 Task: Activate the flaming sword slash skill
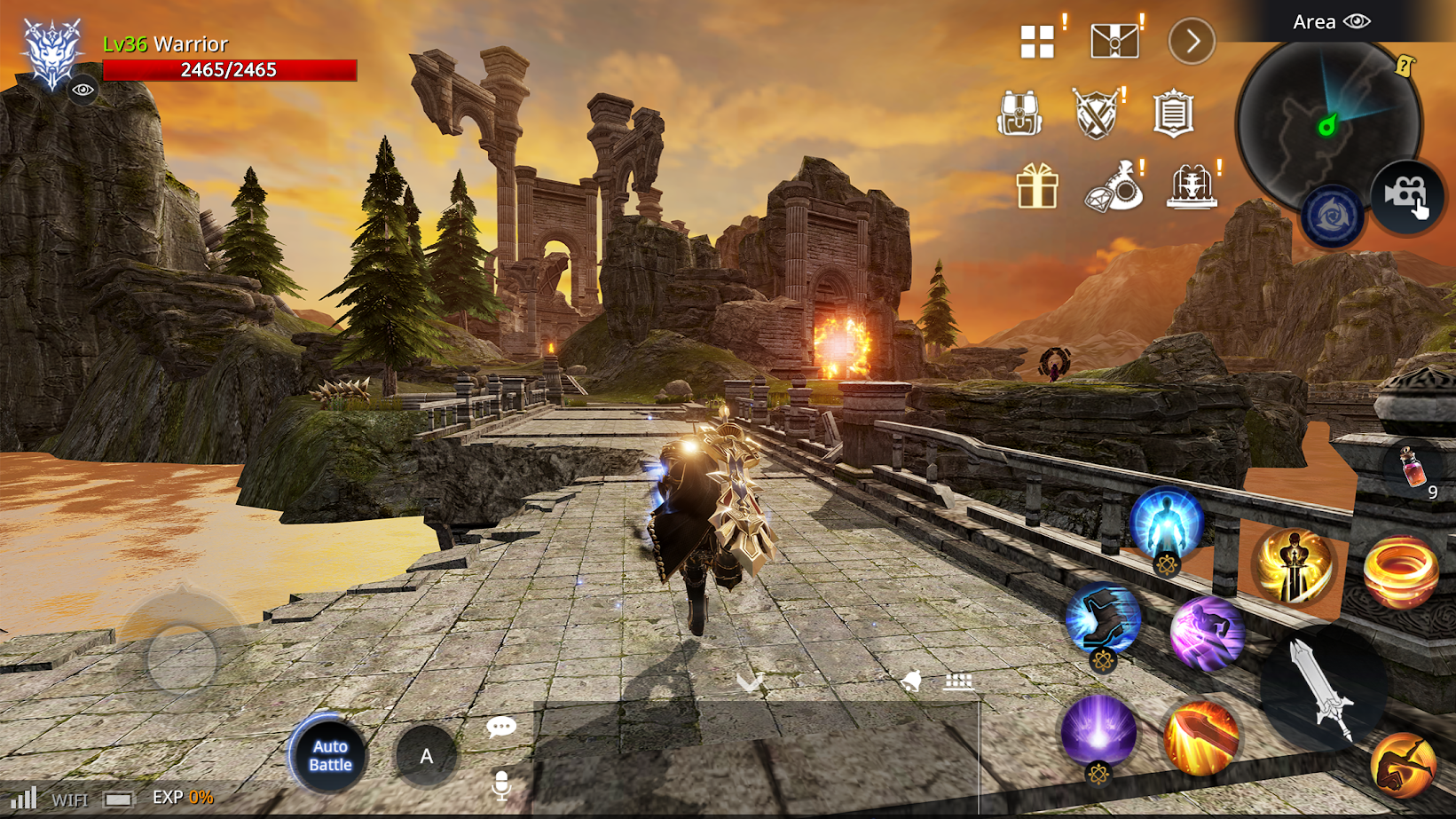(x=1201, y=737)
